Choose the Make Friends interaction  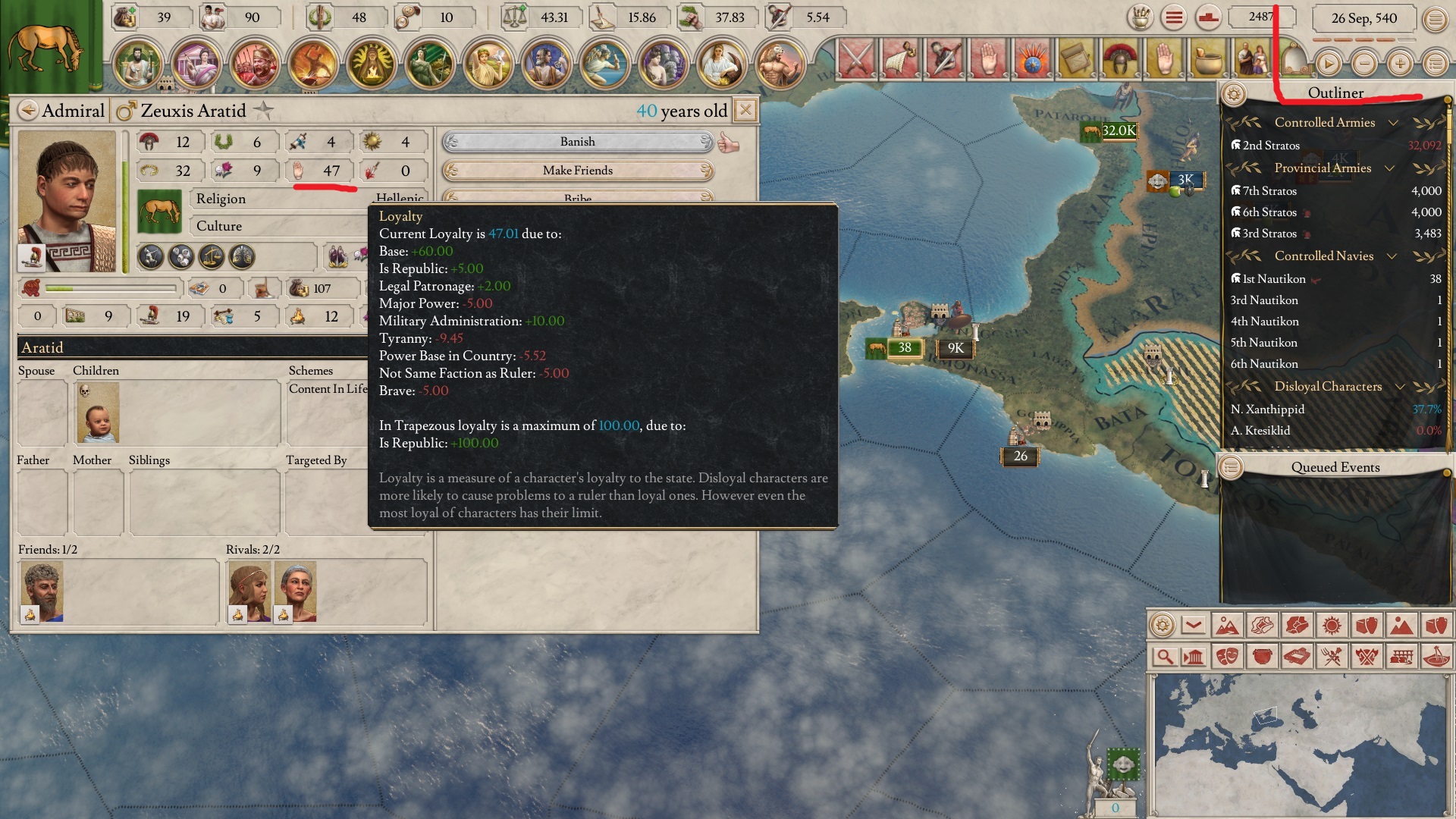(578, 171)
